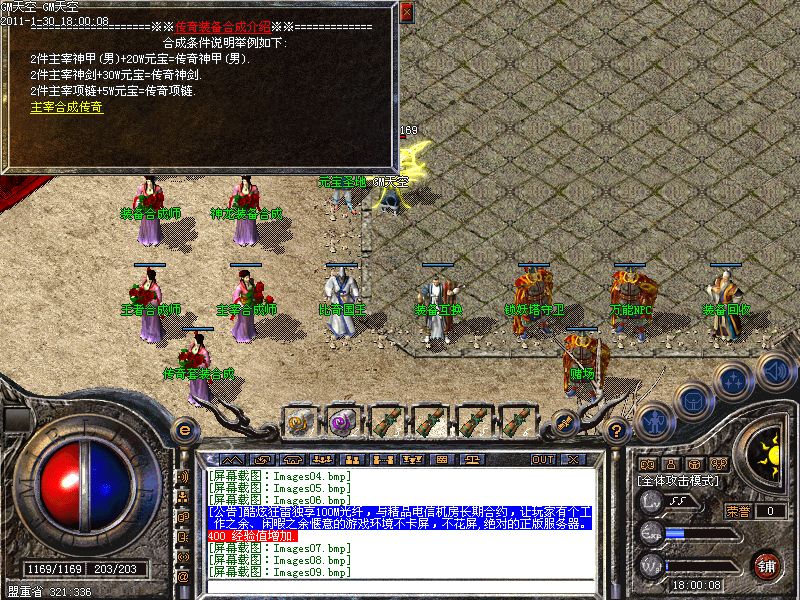Open help with the question mark button

[x=617, y=432]
